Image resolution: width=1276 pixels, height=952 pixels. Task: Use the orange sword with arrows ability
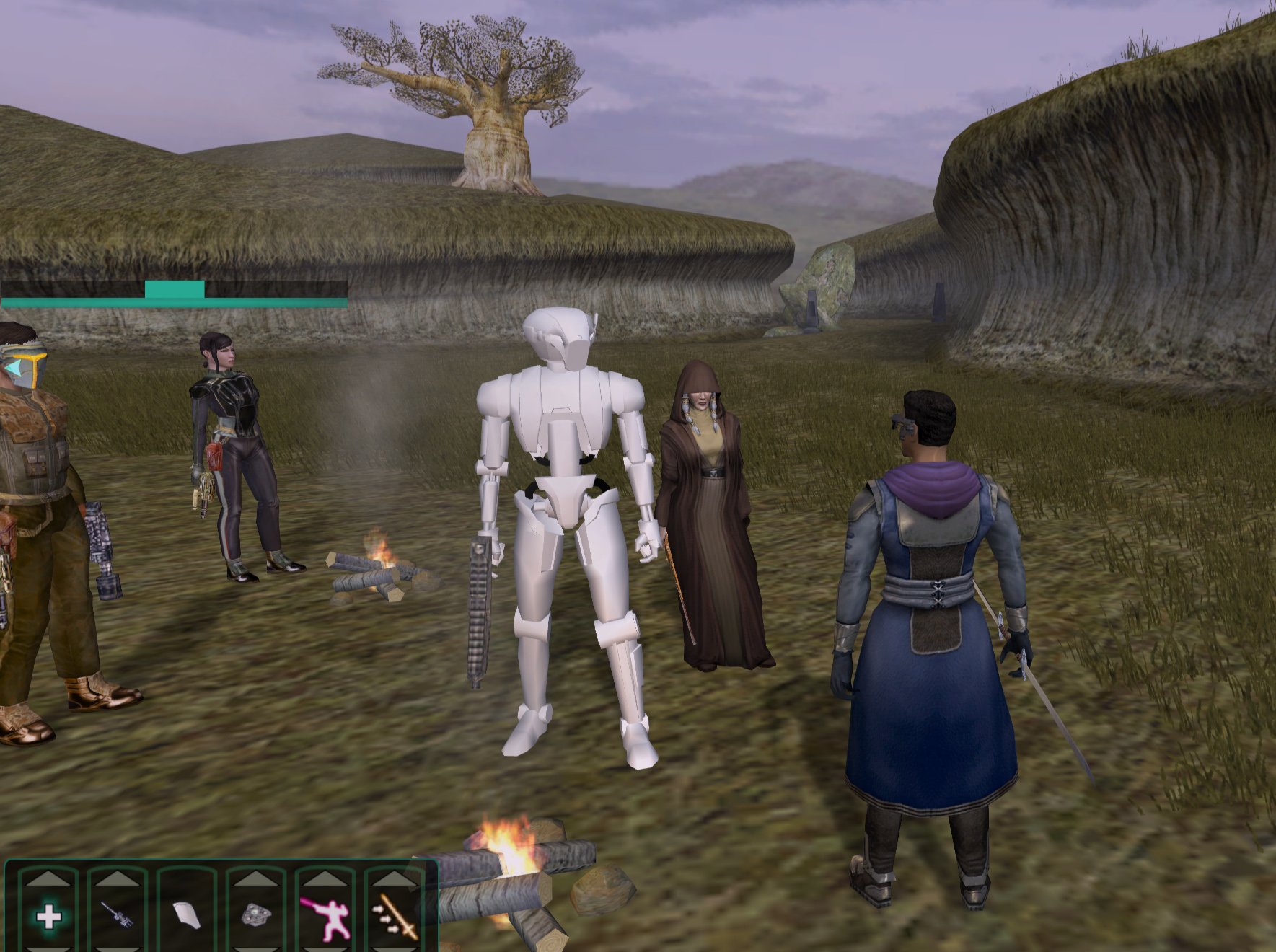pos(395,917)
